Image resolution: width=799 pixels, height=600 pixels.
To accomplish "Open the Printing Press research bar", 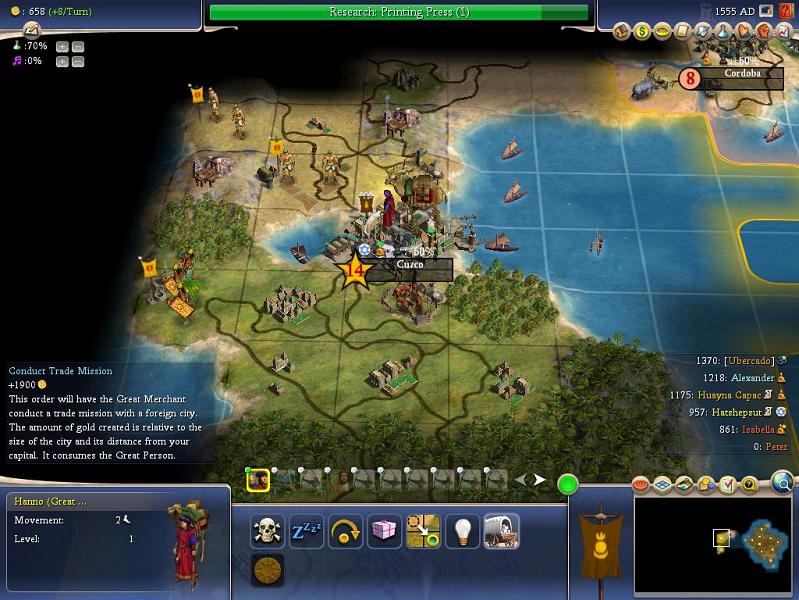I will [x=399, y=12].
